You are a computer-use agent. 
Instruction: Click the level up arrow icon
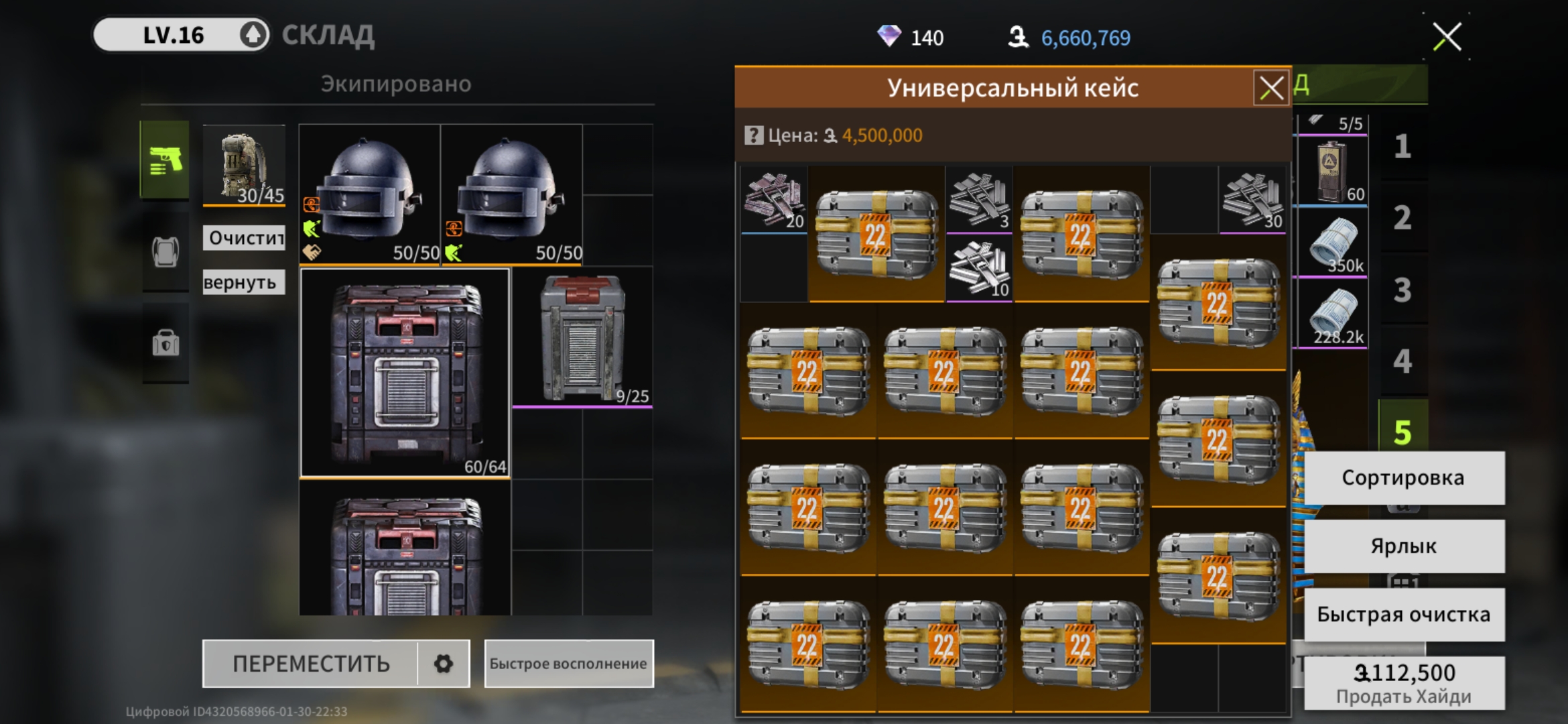[253, 35]
